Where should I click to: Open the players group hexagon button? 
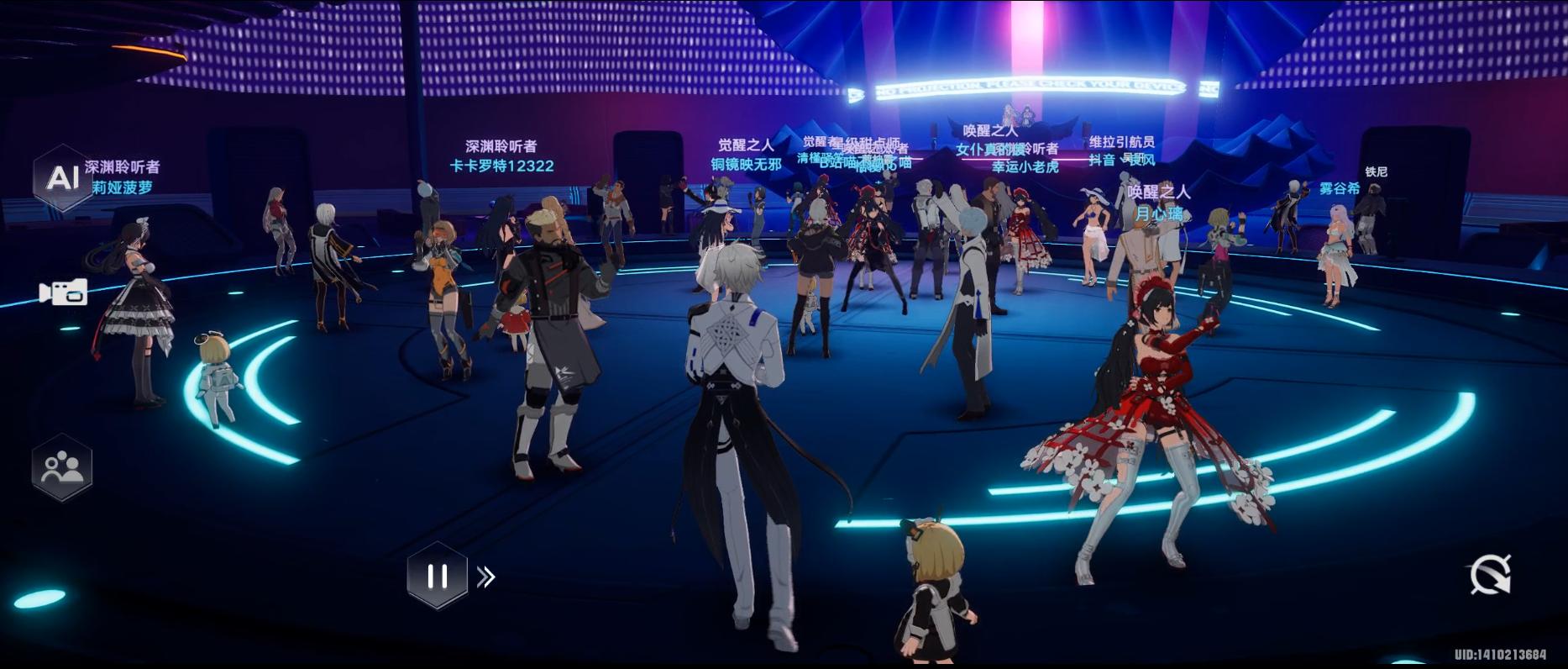click(61, 468)
